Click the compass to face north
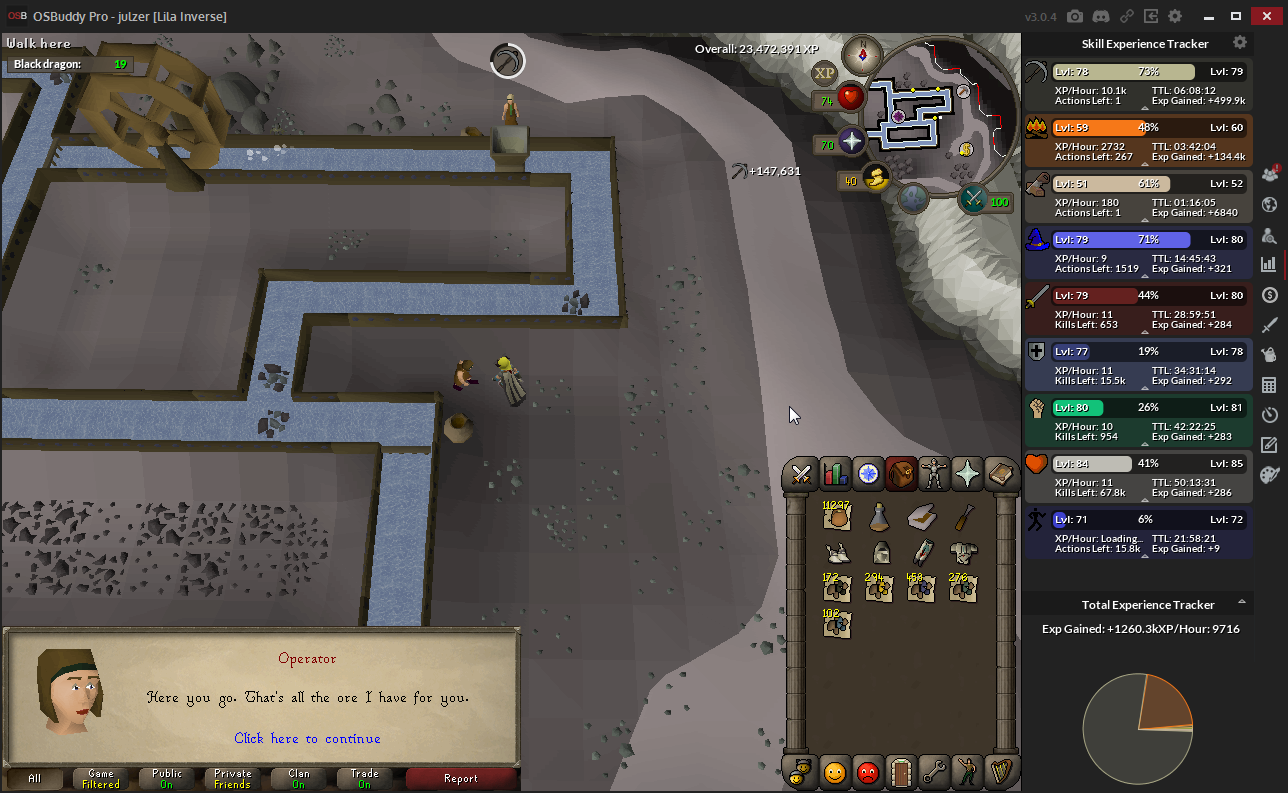This screenshot has height=793, width=1288. click(861, 53)
